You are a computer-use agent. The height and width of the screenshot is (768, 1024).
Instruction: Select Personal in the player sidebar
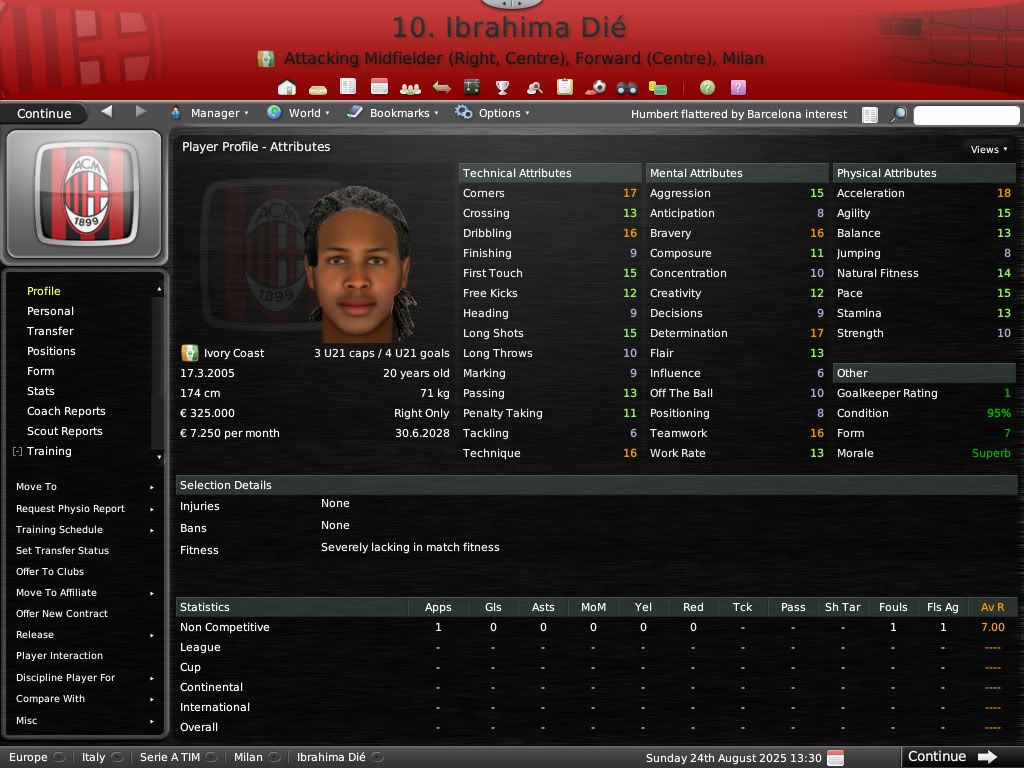[x=50, y=311]
